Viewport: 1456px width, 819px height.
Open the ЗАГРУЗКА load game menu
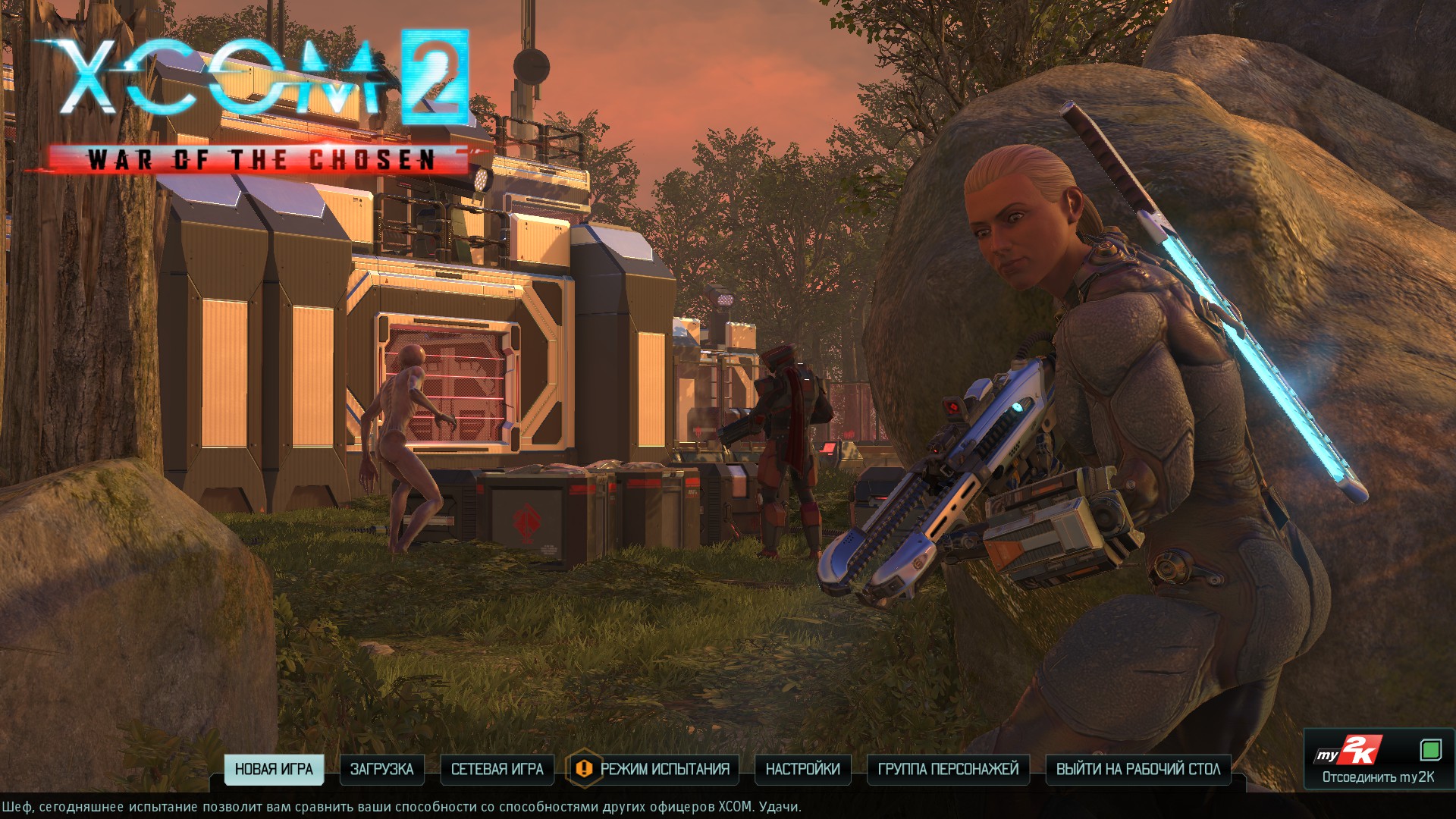pyautogui.click(x=382, y=769)
